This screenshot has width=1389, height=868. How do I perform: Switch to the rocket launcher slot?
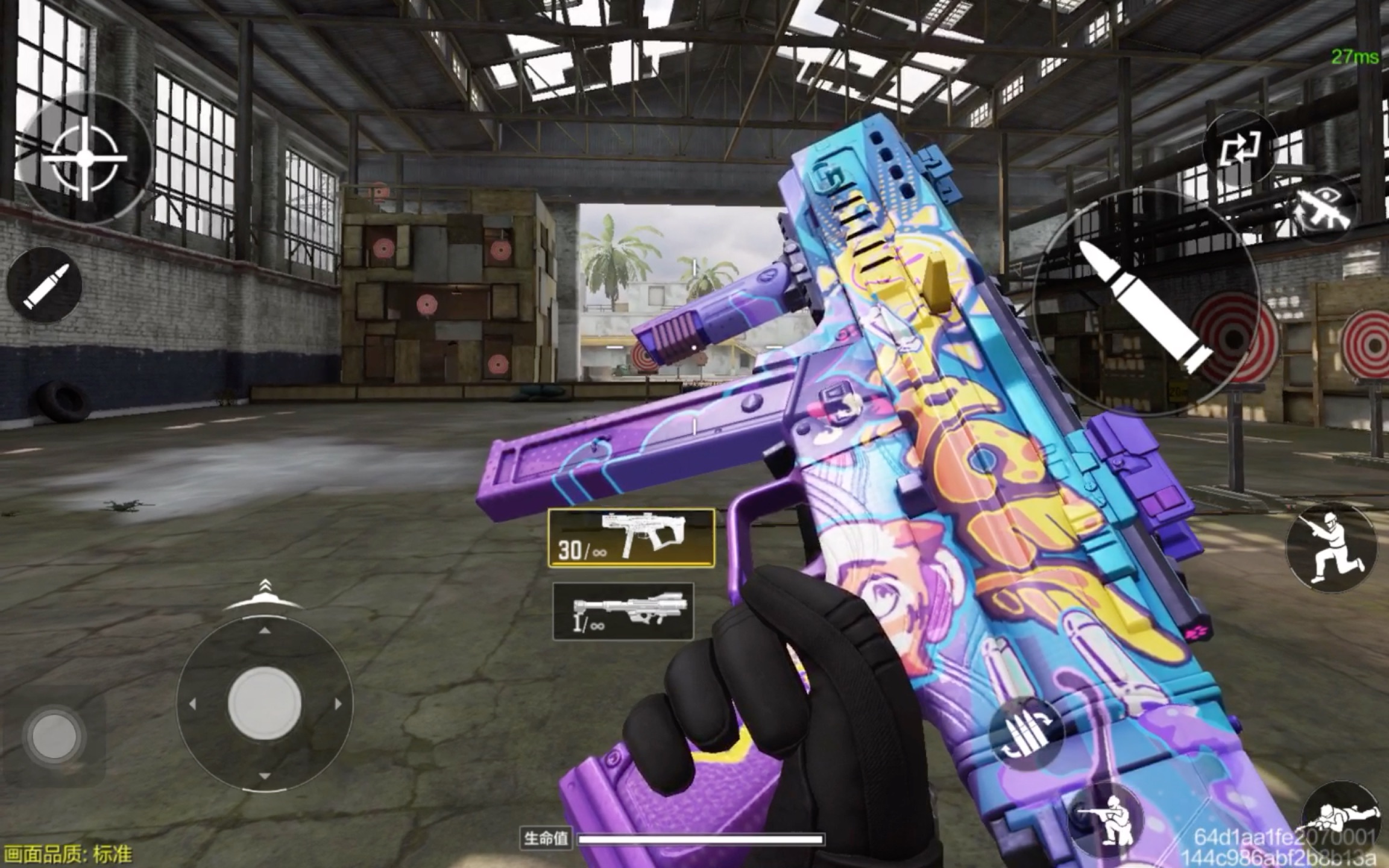pyautogui.click(x=623, y=611)
